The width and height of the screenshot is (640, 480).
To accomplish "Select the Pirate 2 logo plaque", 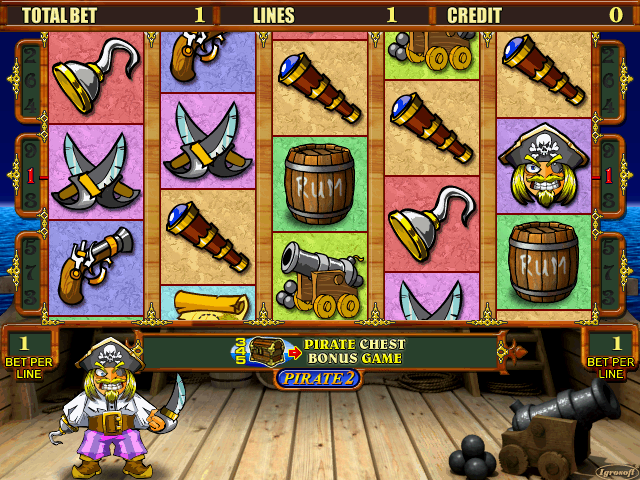I will tap(319, 378).
